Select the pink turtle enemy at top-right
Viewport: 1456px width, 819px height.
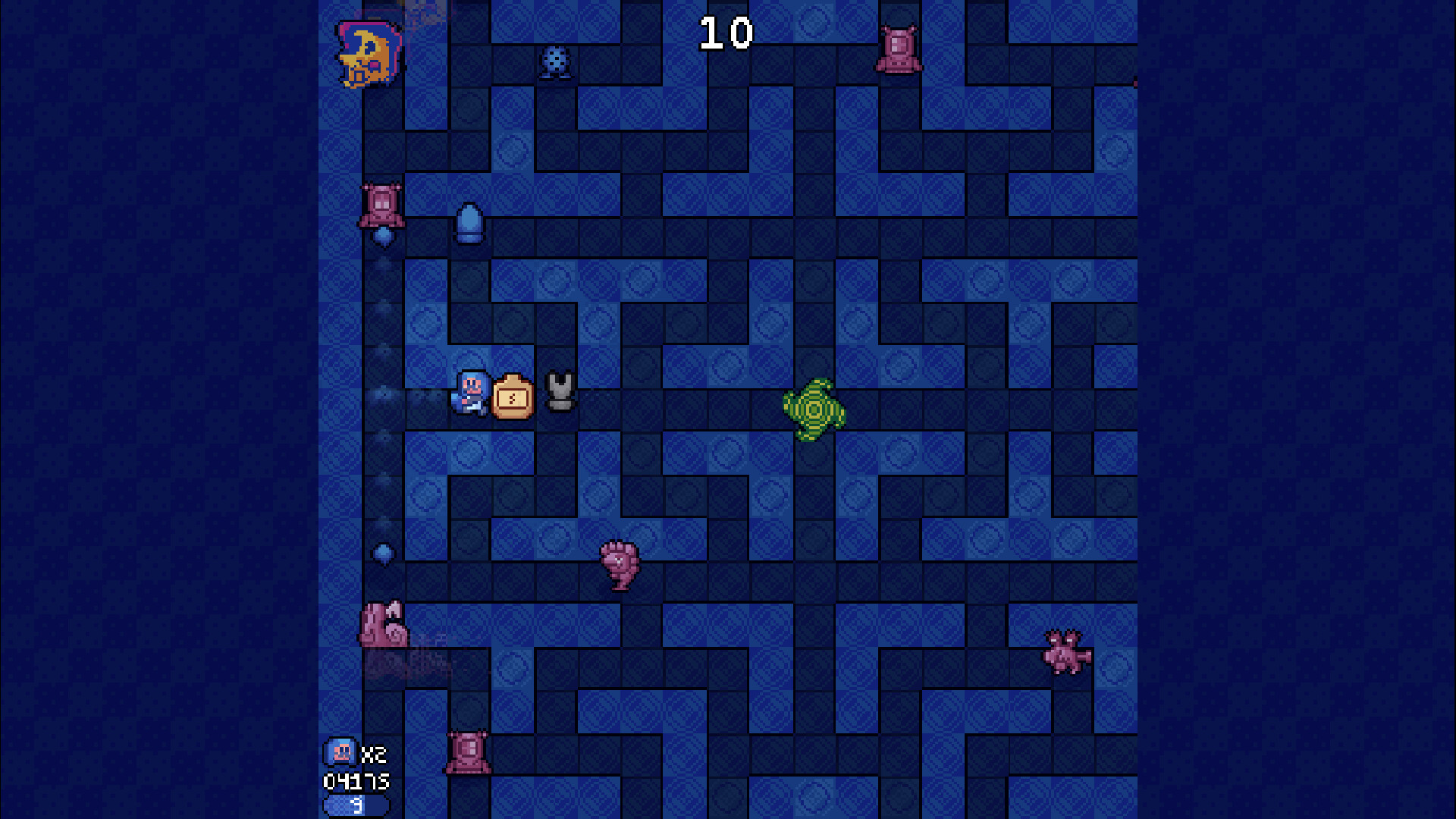(x=899, y=49)
